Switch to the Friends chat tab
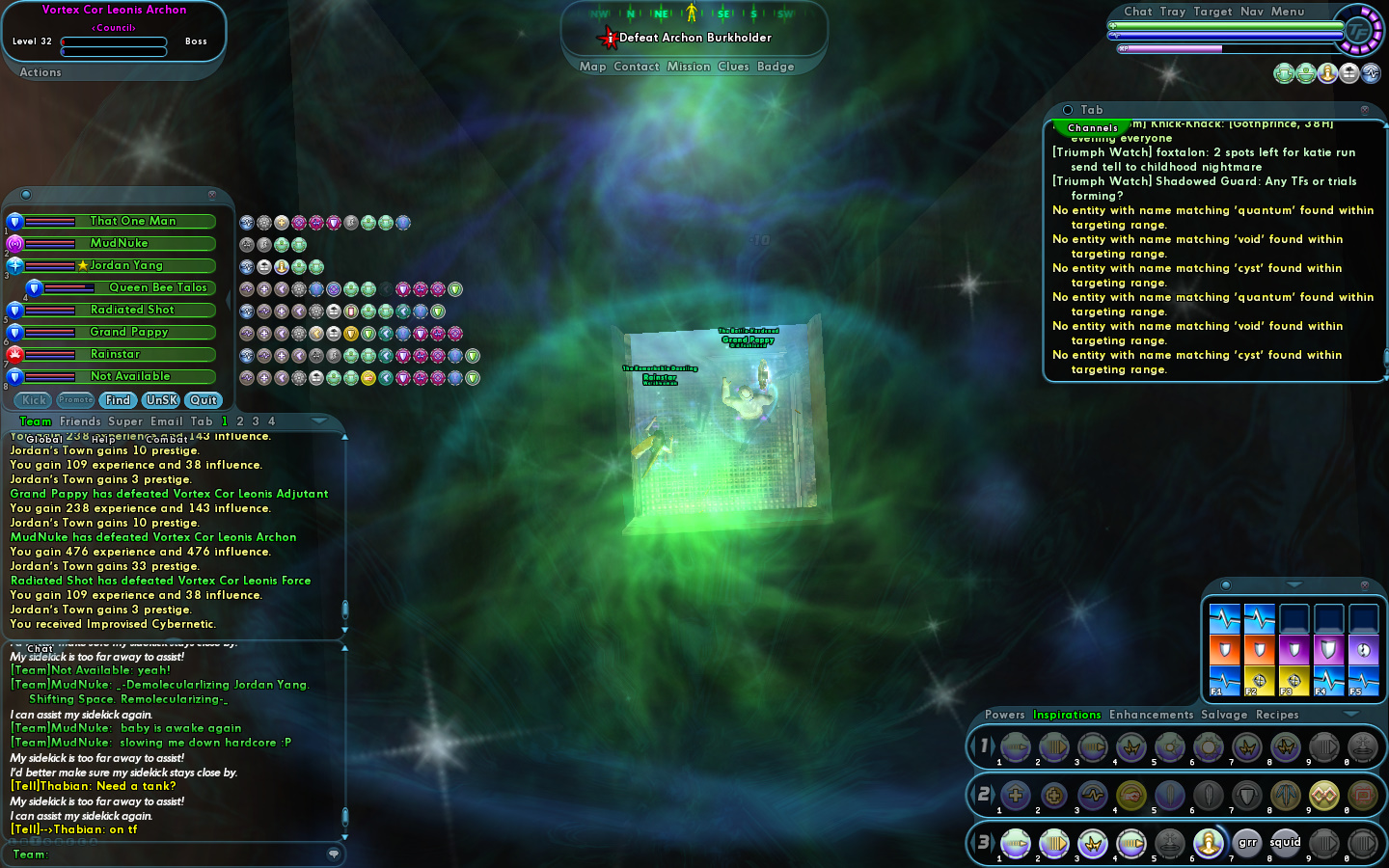 (80, 421)
